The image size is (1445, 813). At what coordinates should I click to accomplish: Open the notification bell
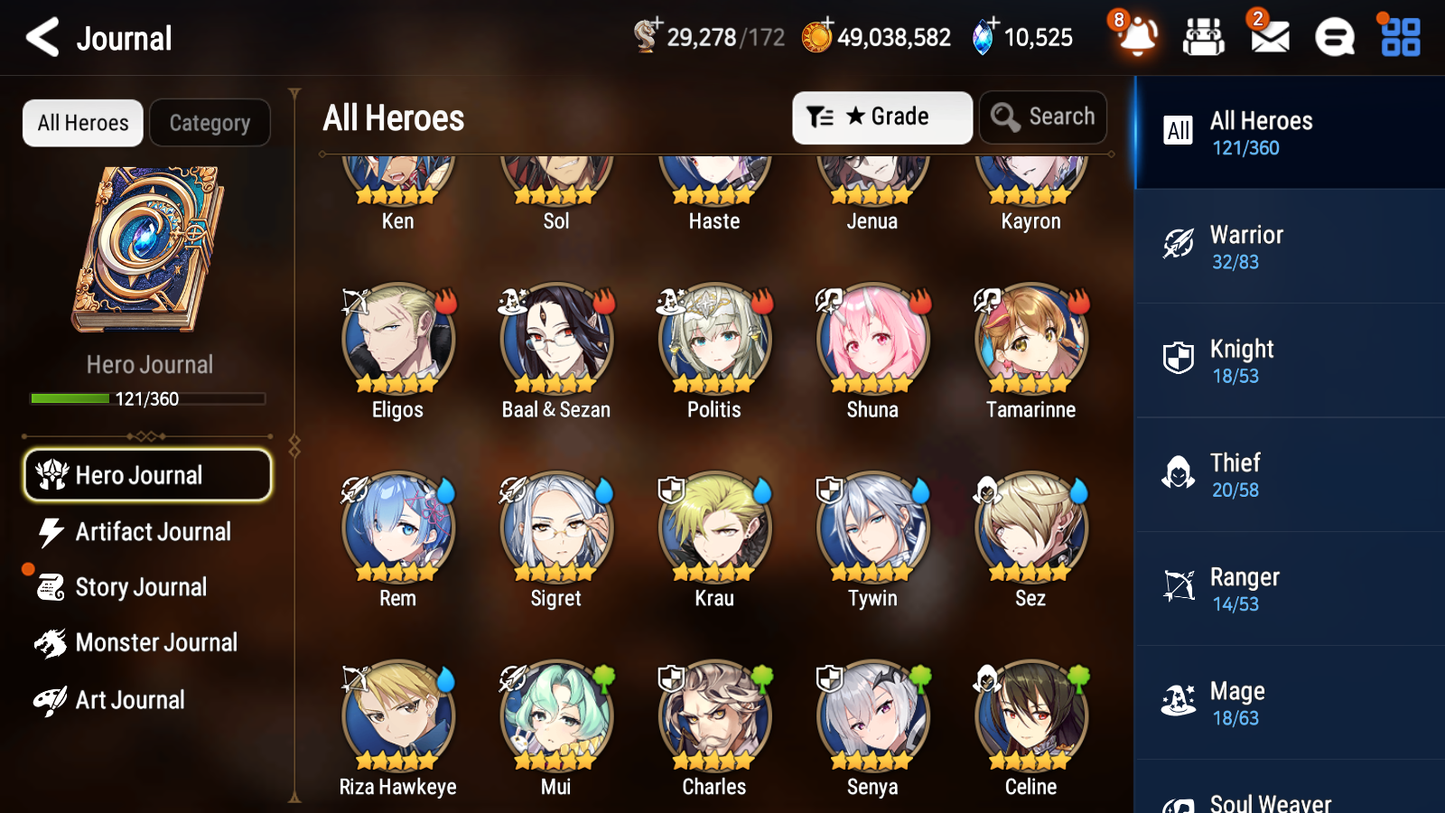click(x=1138, y=36)
